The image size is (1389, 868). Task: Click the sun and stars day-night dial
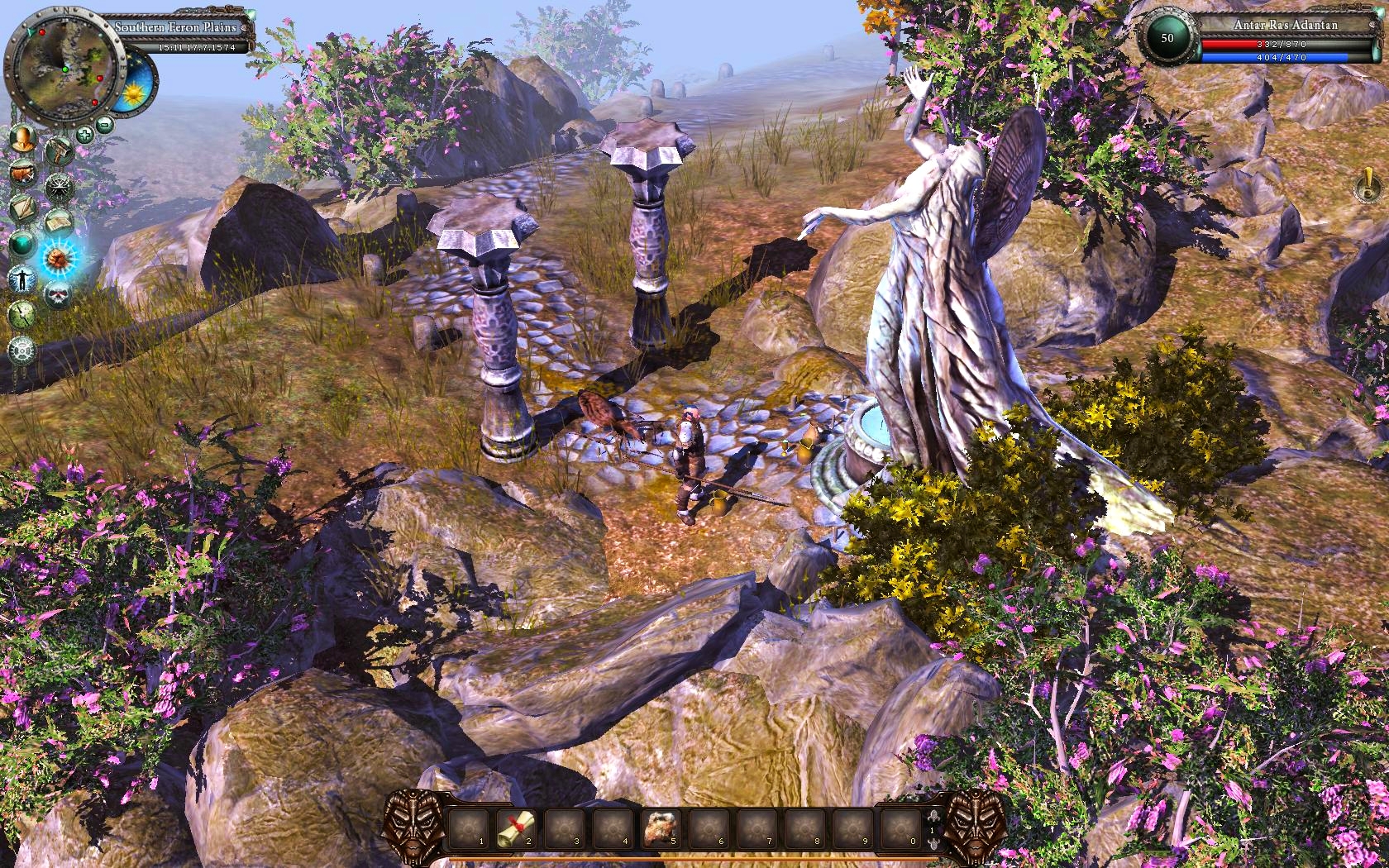(130, 93)
